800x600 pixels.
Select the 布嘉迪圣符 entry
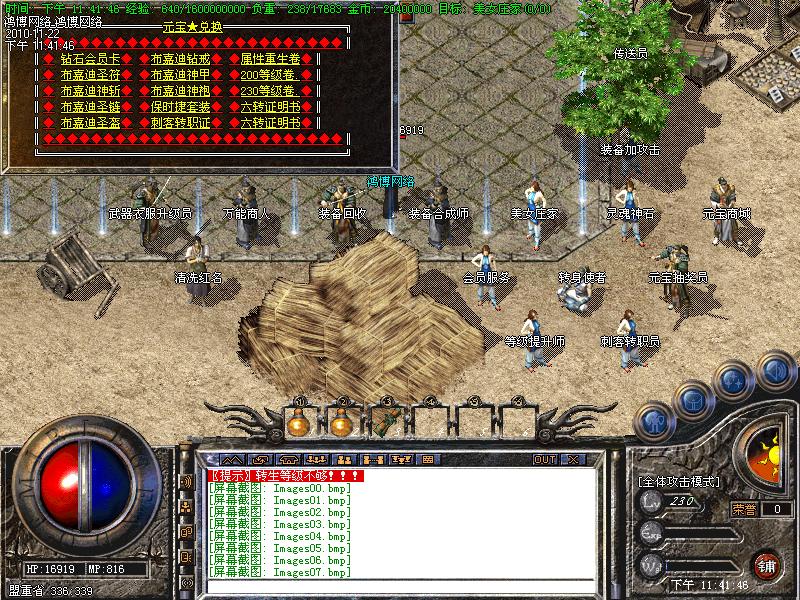(x=90, y=75)
